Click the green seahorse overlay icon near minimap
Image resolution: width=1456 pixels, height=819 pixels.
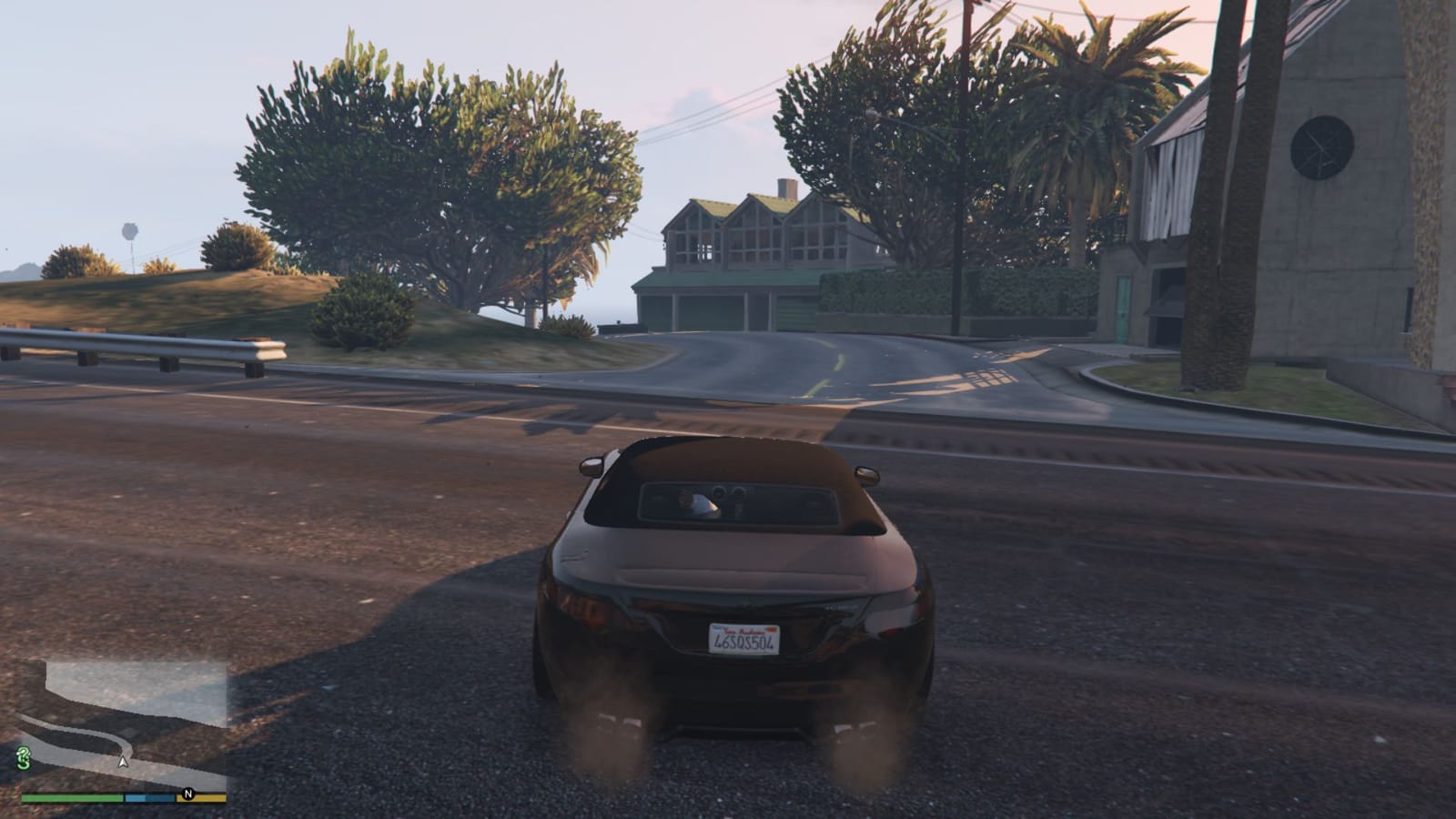[x=23, y=760]
